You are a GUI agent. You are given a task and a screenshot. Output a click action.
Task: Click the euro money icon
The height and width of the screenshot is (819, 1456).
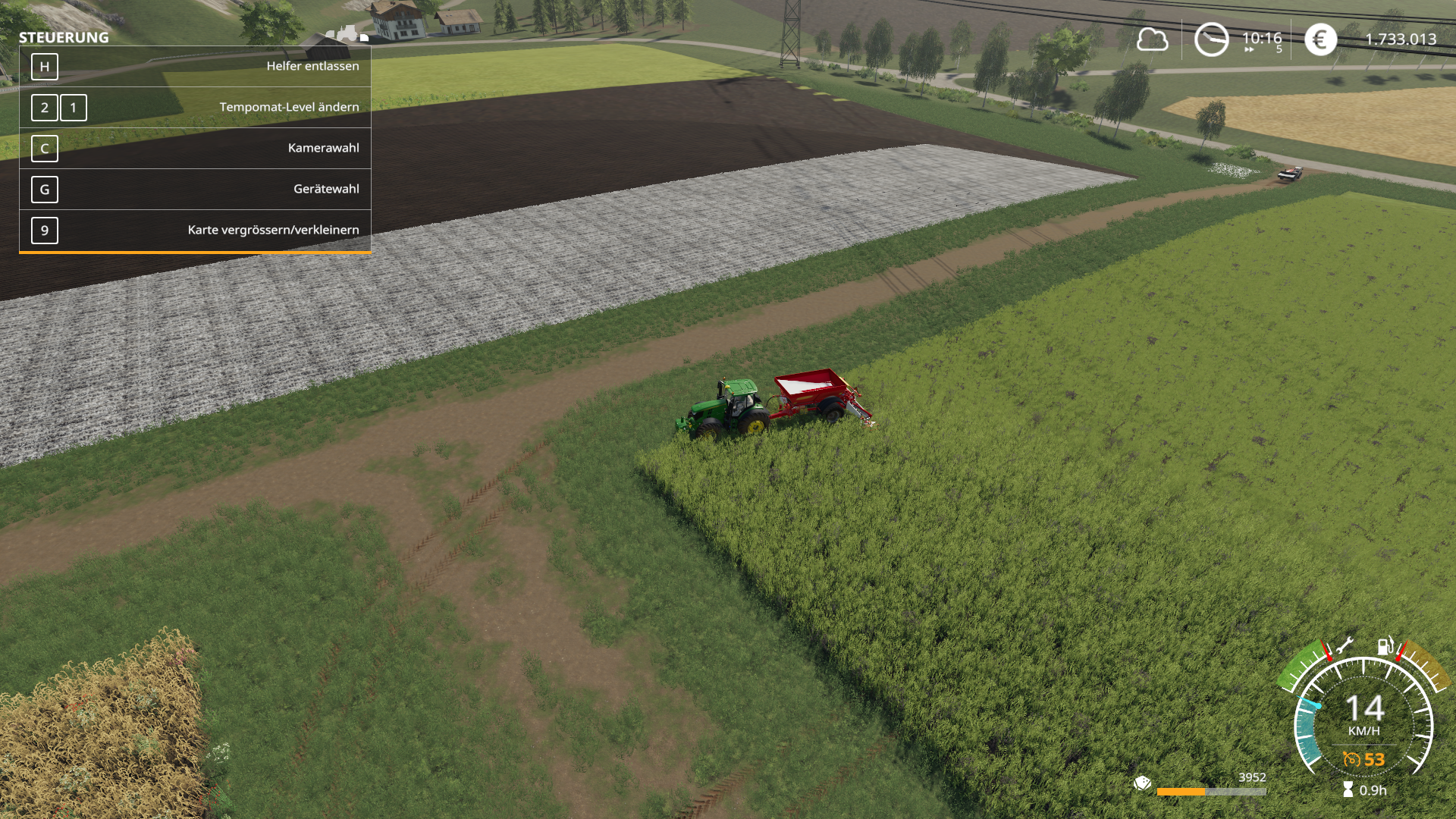(1320, 39)
